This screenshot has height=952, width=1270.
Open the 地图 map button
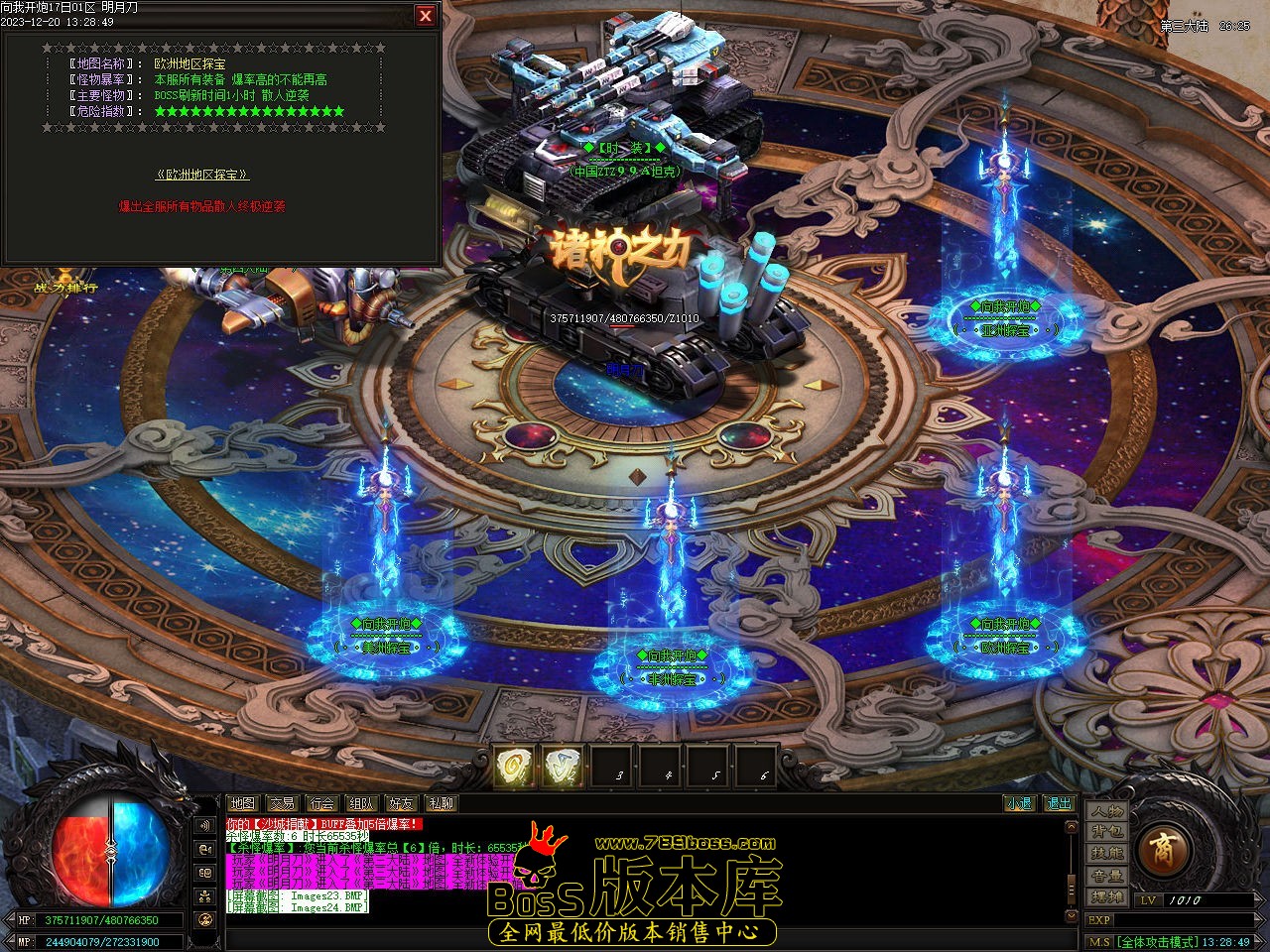[x=242, y=803]
